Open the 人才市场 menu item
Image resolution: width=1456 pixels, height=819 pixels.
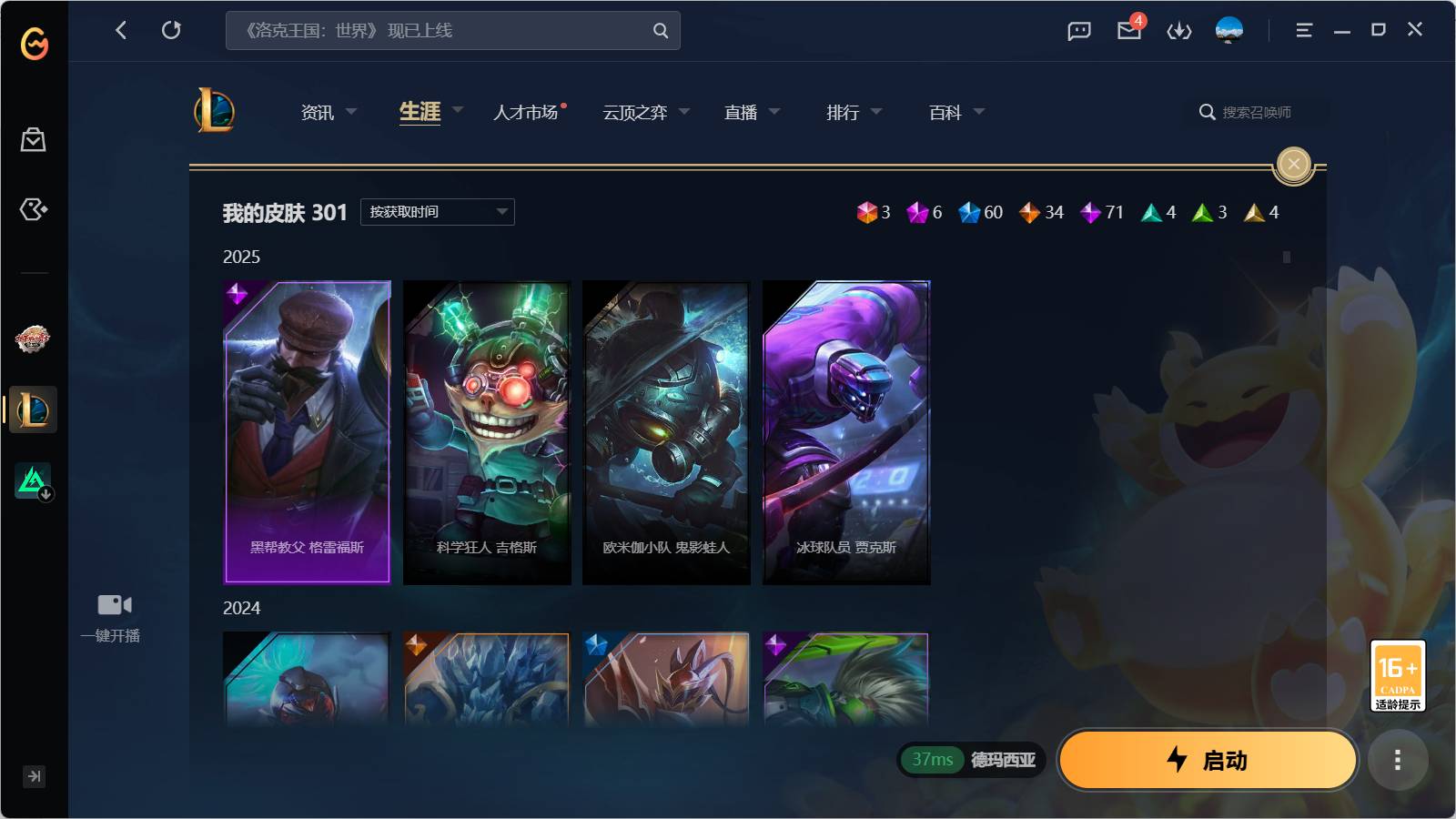click(x=528, y=111)
